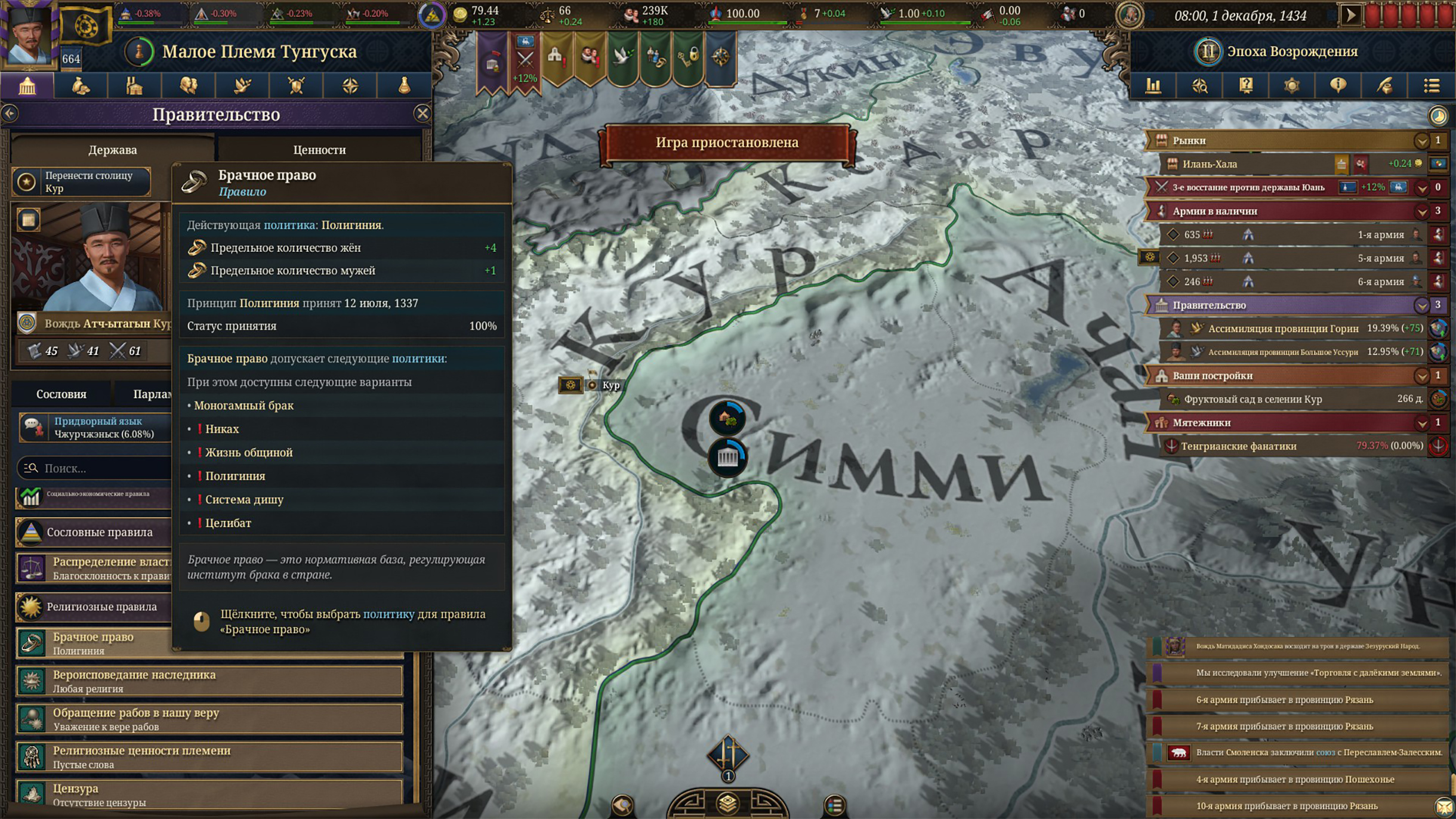Open Вероисповедание наследника rule
The height and width of the screenshot is (819, 1456).
point(209,681)
